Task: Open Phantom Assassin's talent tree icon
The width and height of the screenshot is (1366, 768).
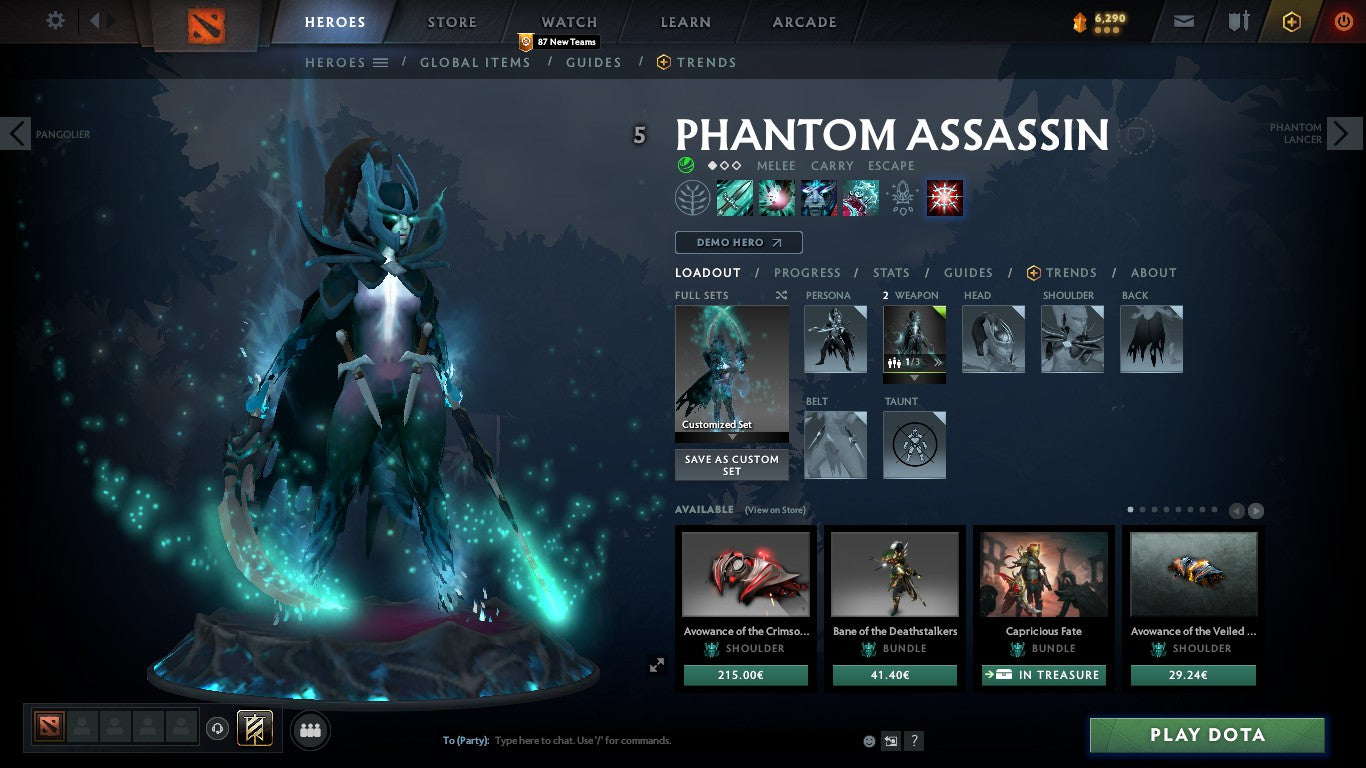Action: pos(693,197)
